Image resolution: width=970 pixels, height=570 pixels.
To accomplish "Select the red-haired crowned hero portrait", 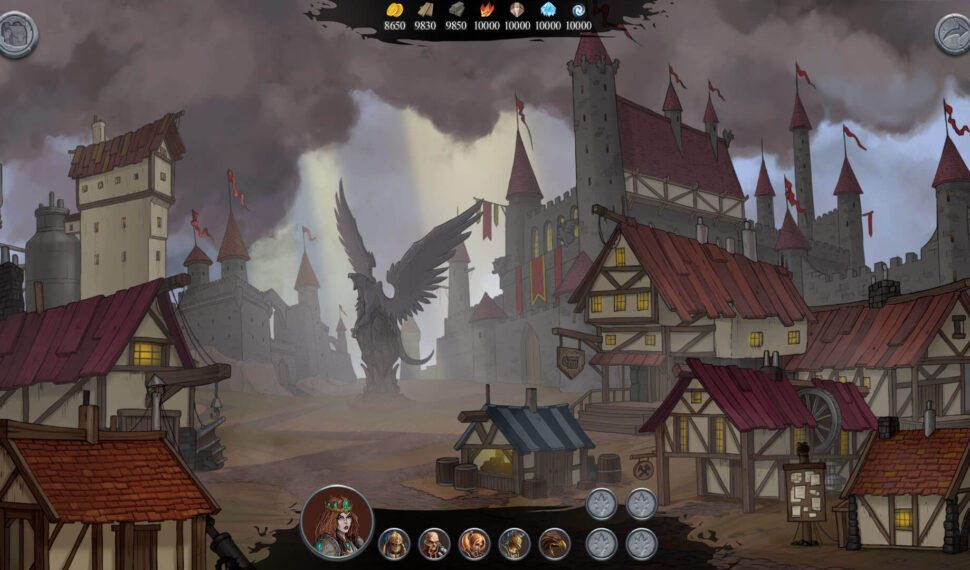I will (x=337, y=522).
